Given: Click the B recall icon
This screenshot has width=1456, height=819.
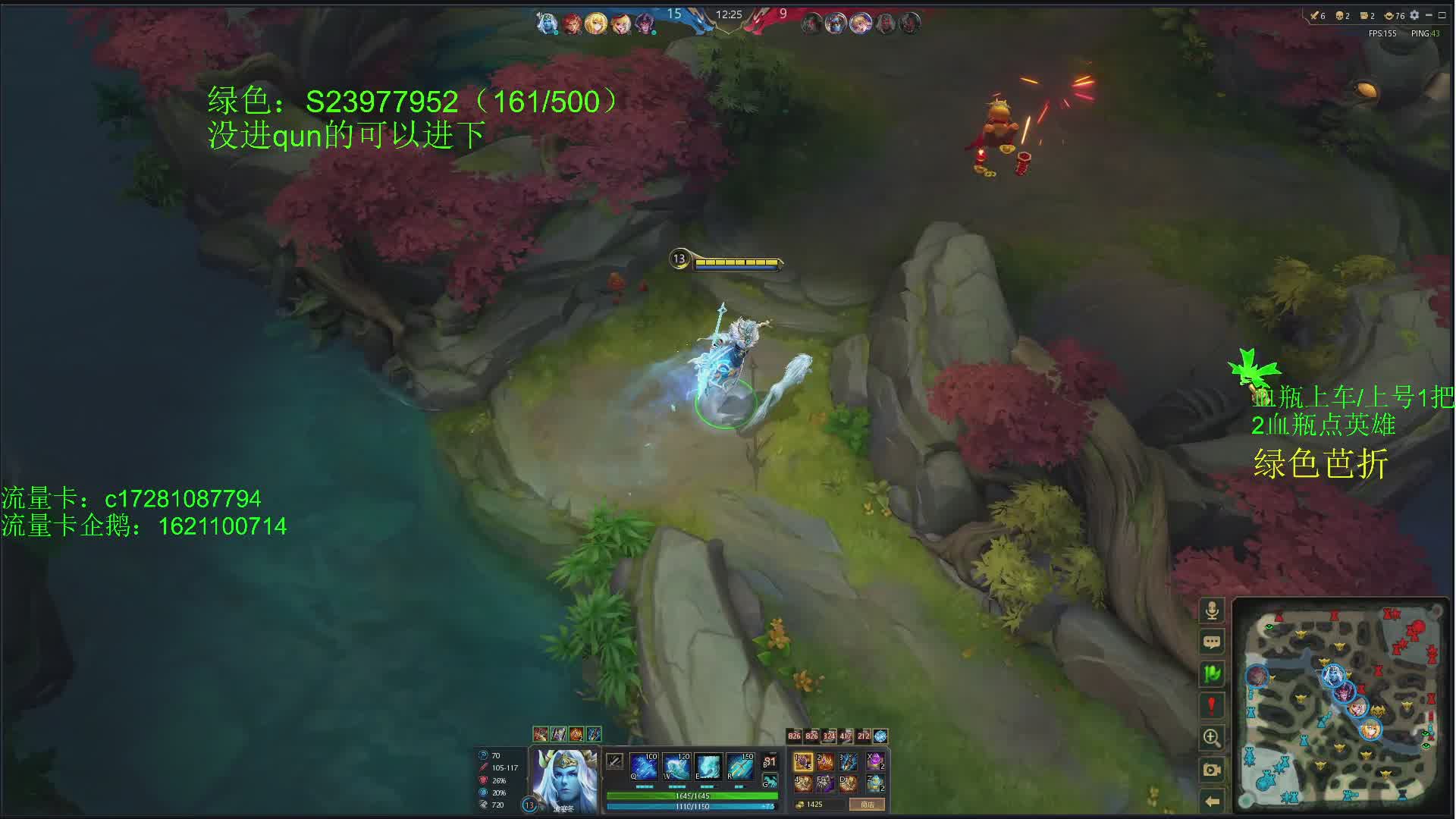Looking at the screenshot, I should (x=770, y=762).
